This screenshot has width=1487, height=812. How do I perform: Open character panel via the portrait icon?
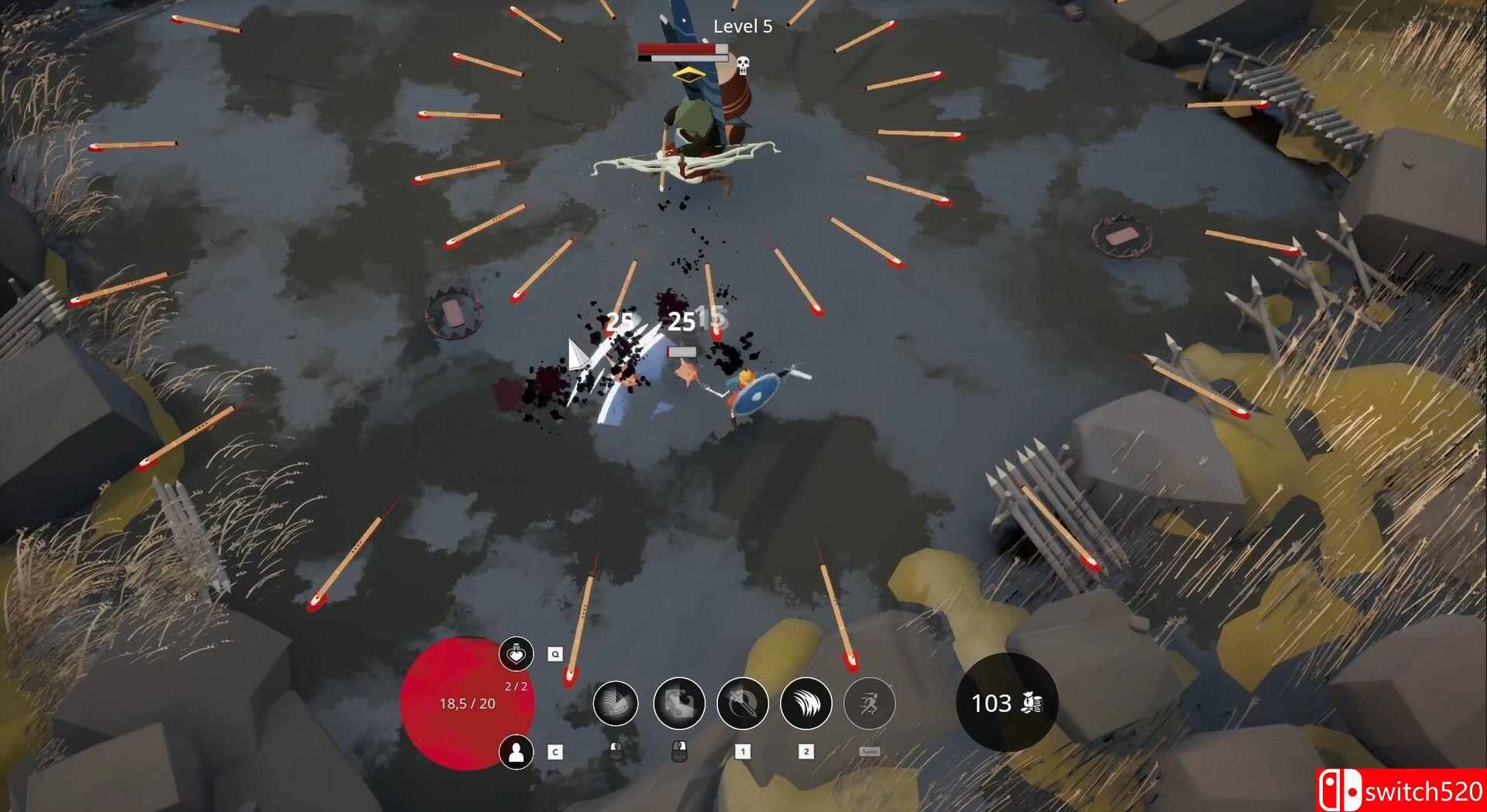point(517,754)
